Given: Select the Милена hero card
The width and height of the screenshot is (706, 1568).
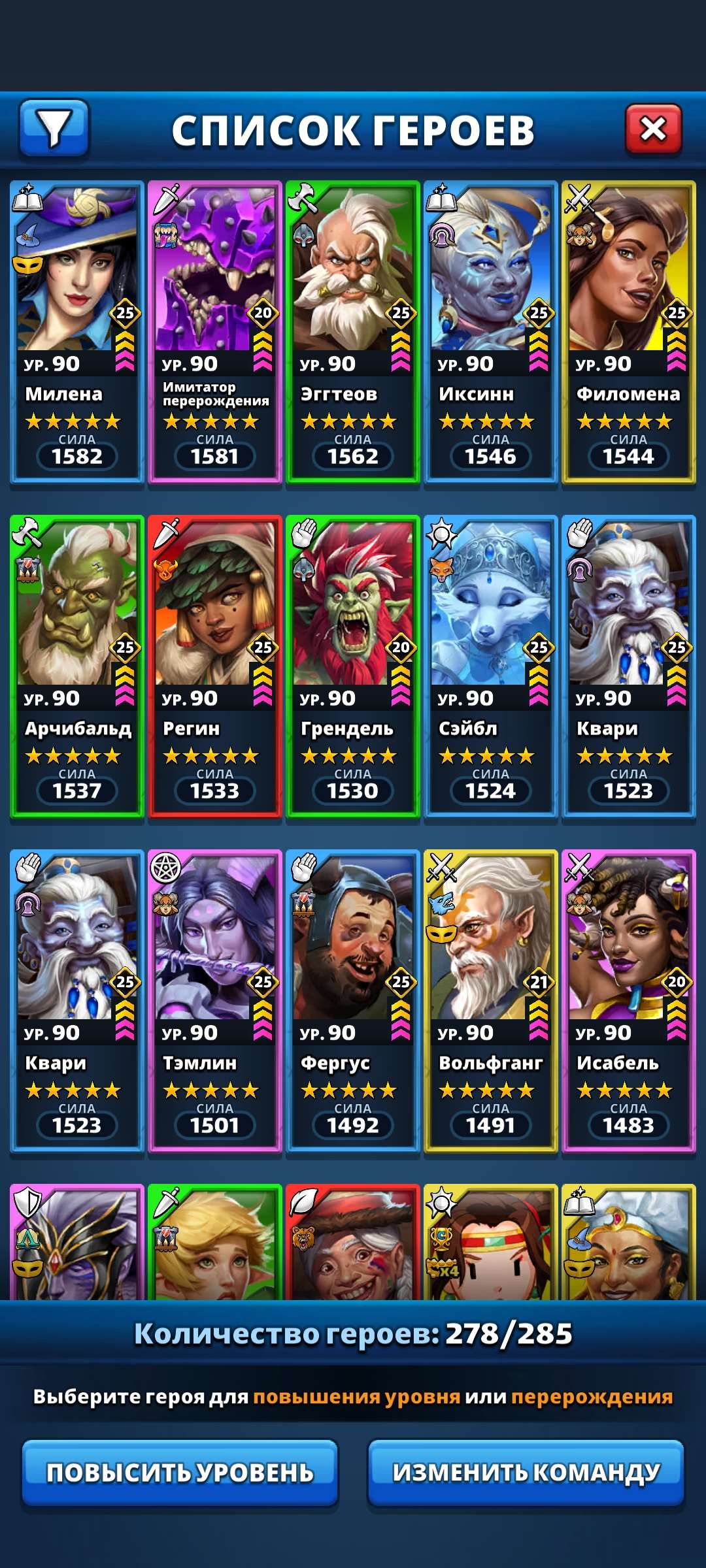Looking at the screenshot, I should [x=77, y=332].
